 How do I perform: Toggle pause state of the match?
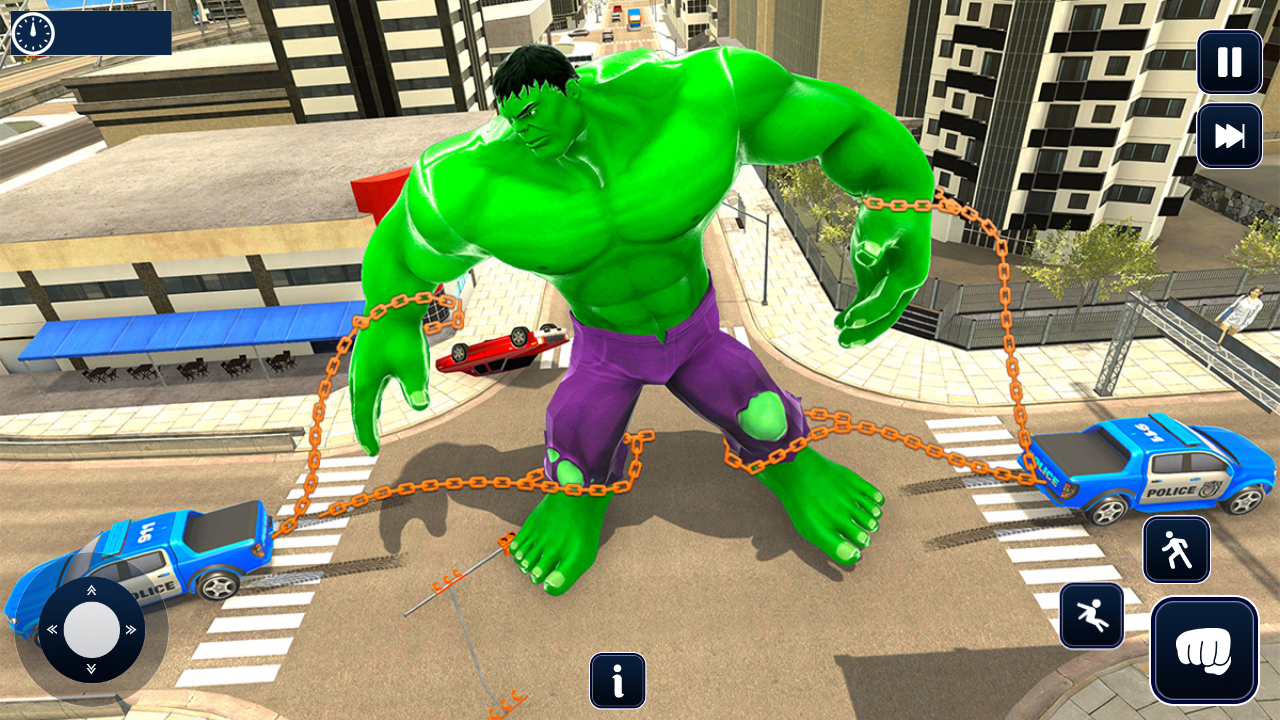pos(1229,62)
